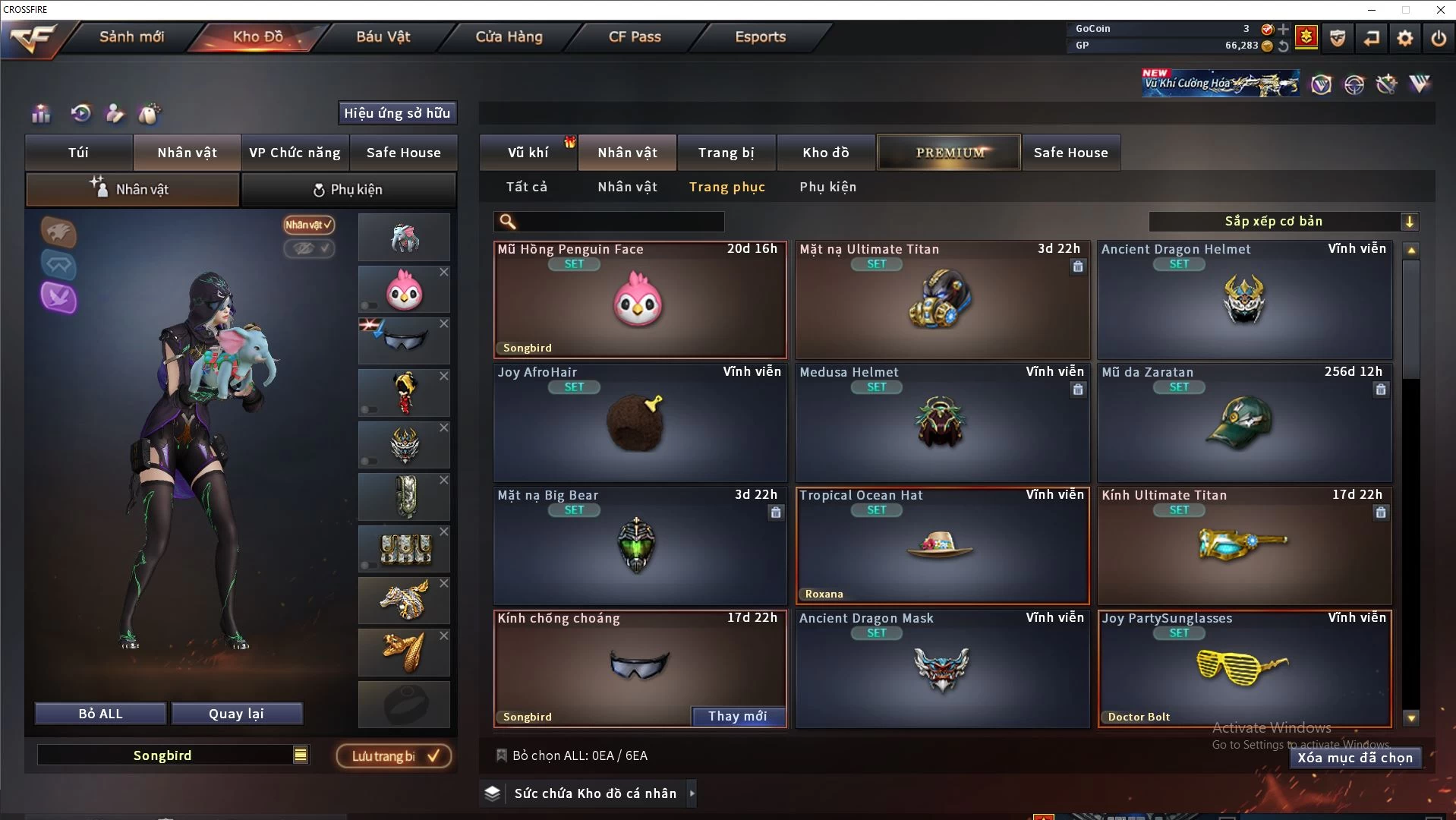1456x820 pixels.
Task: Click the Quay lại button
Action: coord(236,714)
